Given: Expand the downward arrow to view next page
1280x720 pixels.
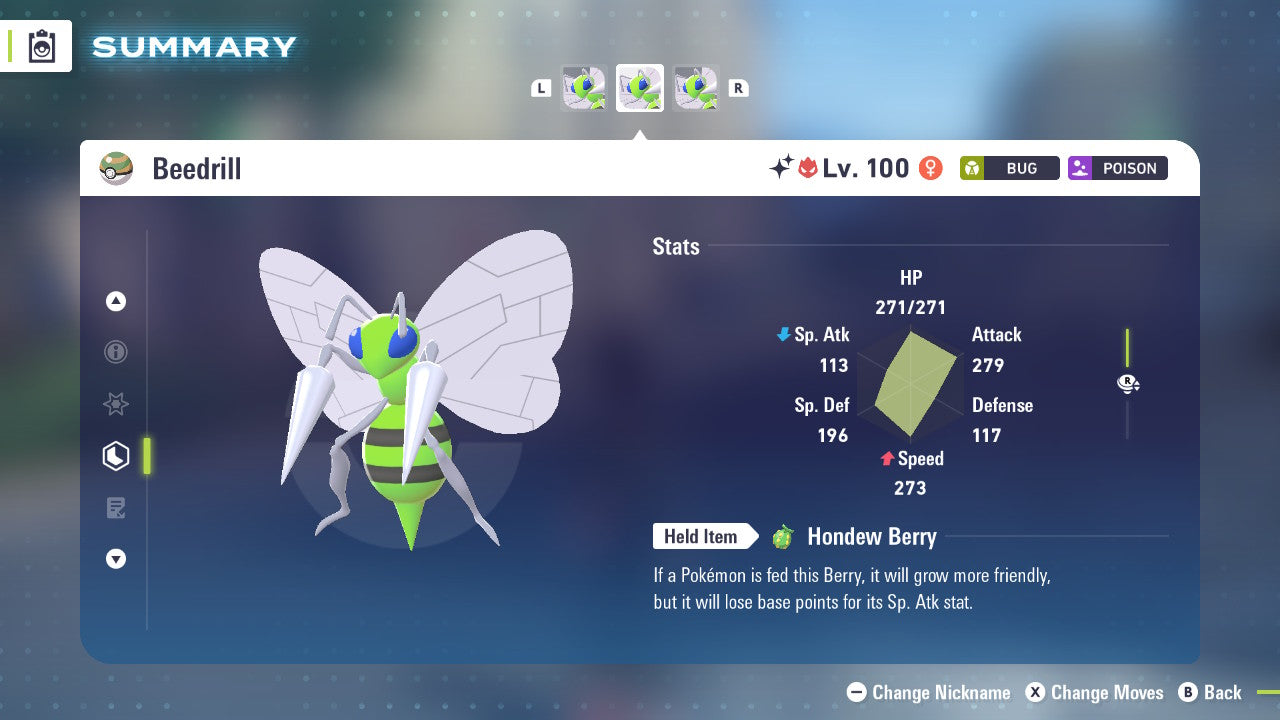Looking at the screenshot, I should (115, 559).
